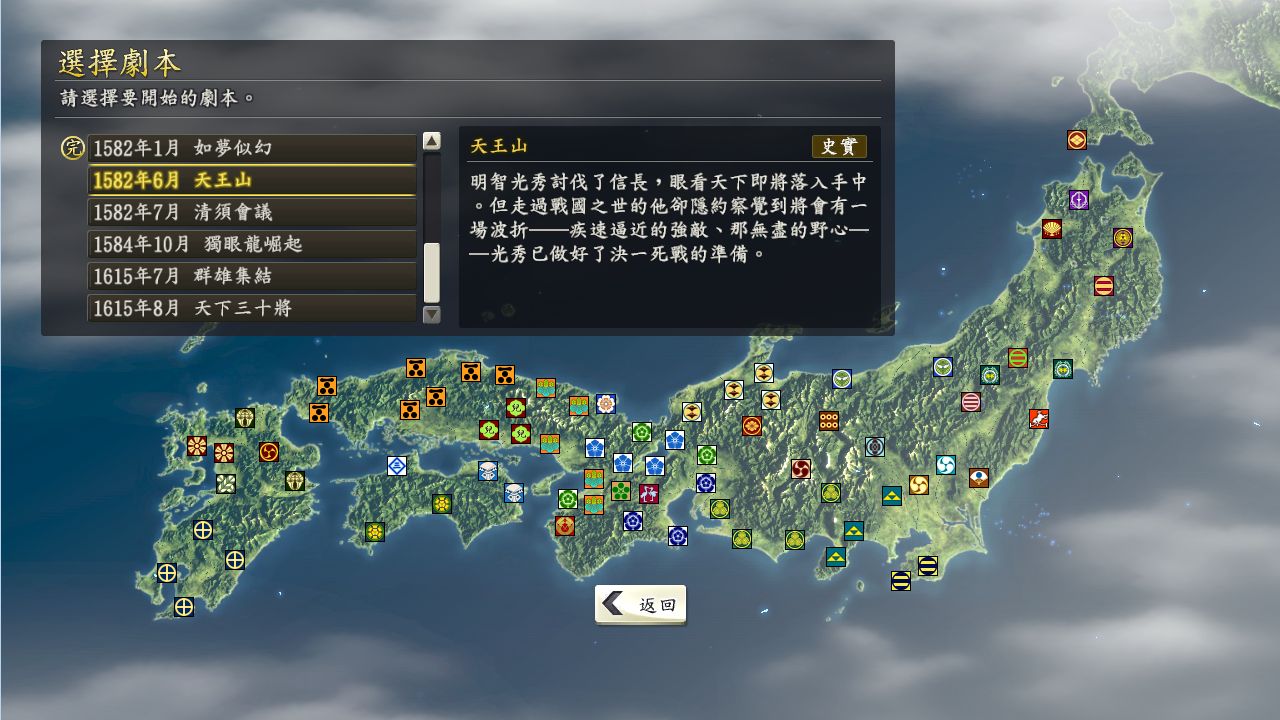Choose the 1584年10月 獨眼龍崛起 scenario
Viewport: 1280px width, 720px height.
(x=250, y=244)
